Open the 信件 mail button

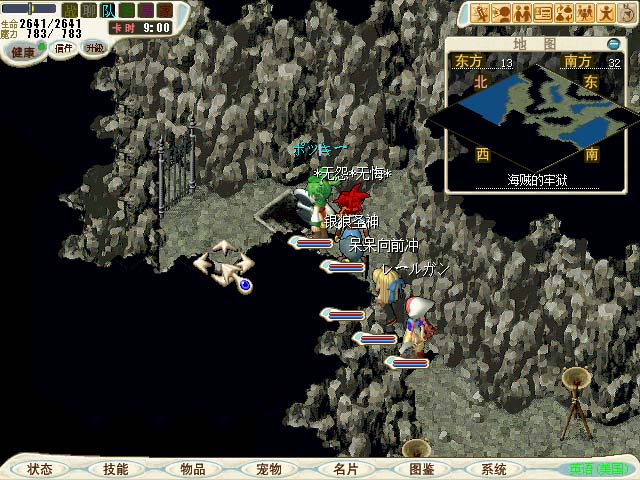coord(65,47)
